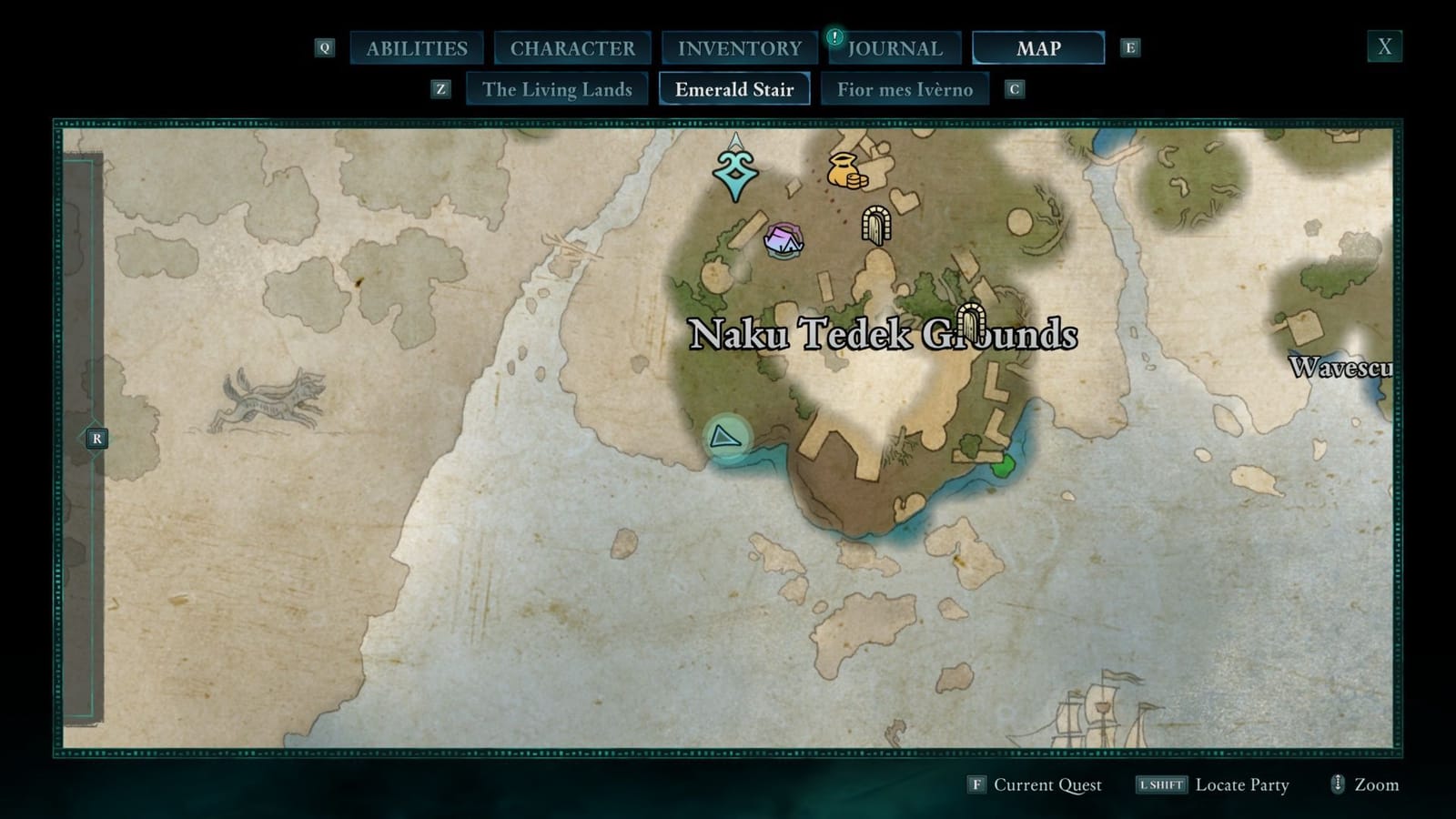The image size is (1456, 819).
Task: Click the green point of interest near the coast
Action: point(1002,466)
